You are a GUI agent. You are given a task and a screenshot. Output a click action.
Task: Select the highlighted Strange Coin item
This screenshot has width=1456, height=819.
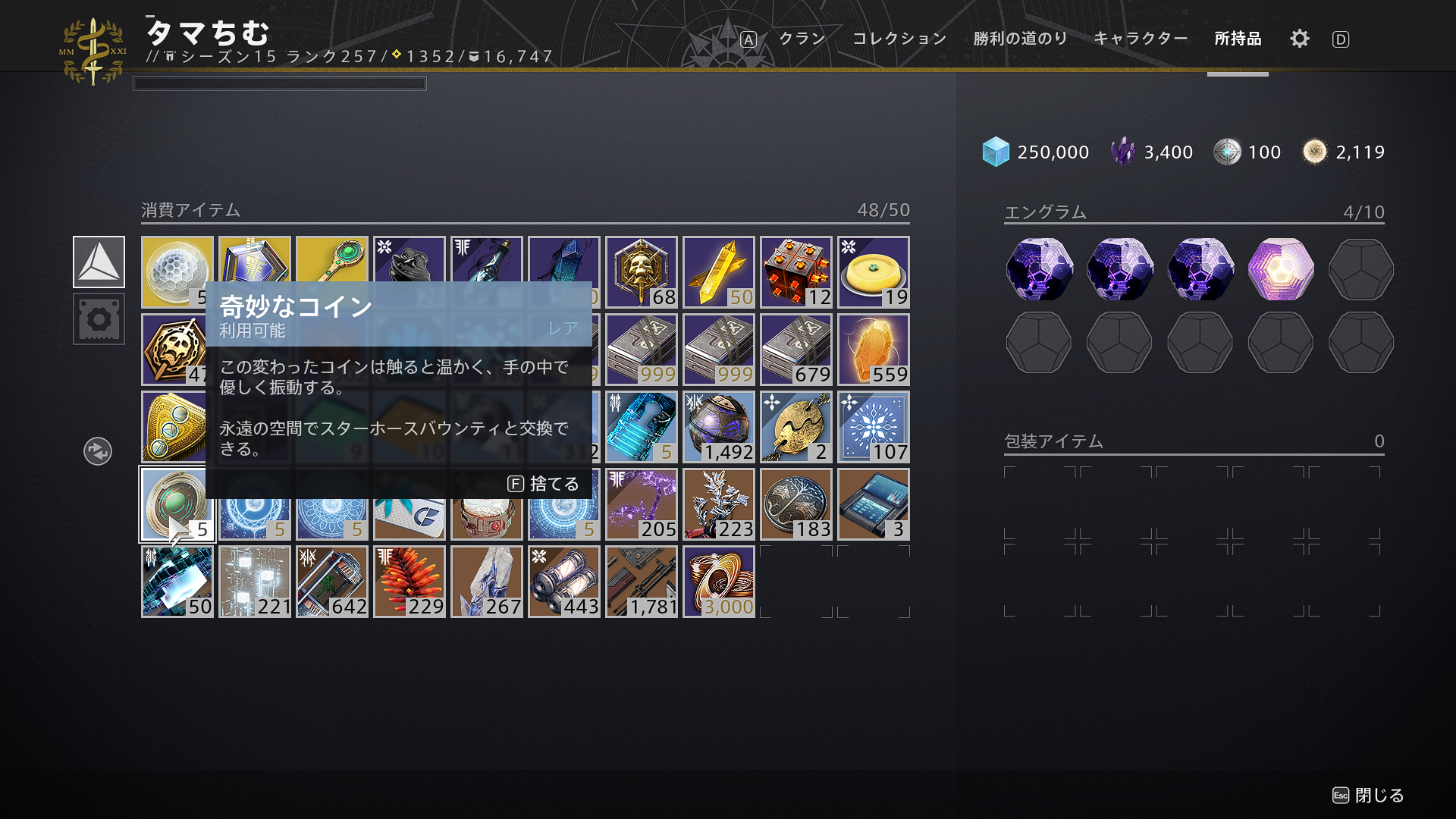point(177,504)
